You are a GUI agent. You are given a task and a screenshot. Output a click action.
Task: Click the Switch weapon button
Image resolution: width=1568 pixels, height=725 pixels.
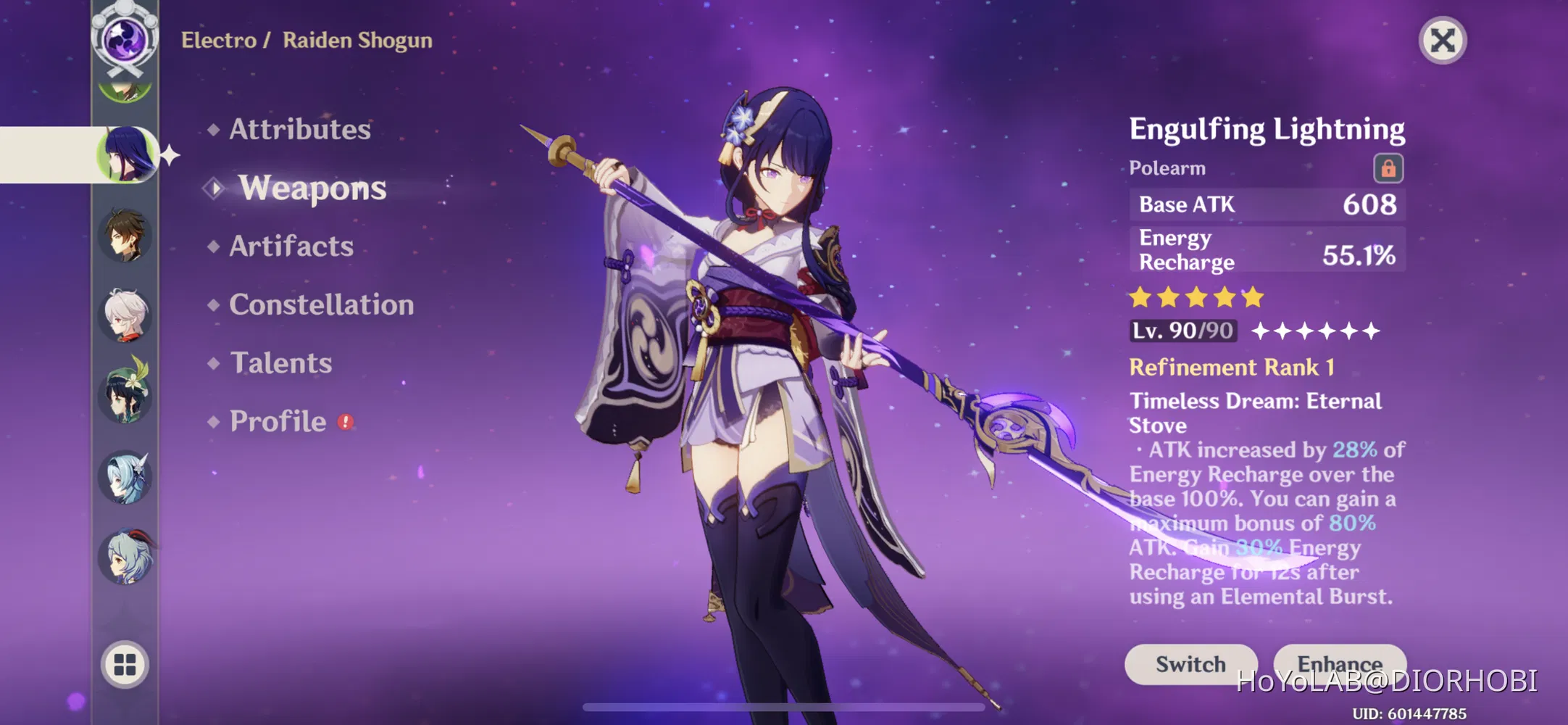pyautogui.click(x=1190, y=663)
